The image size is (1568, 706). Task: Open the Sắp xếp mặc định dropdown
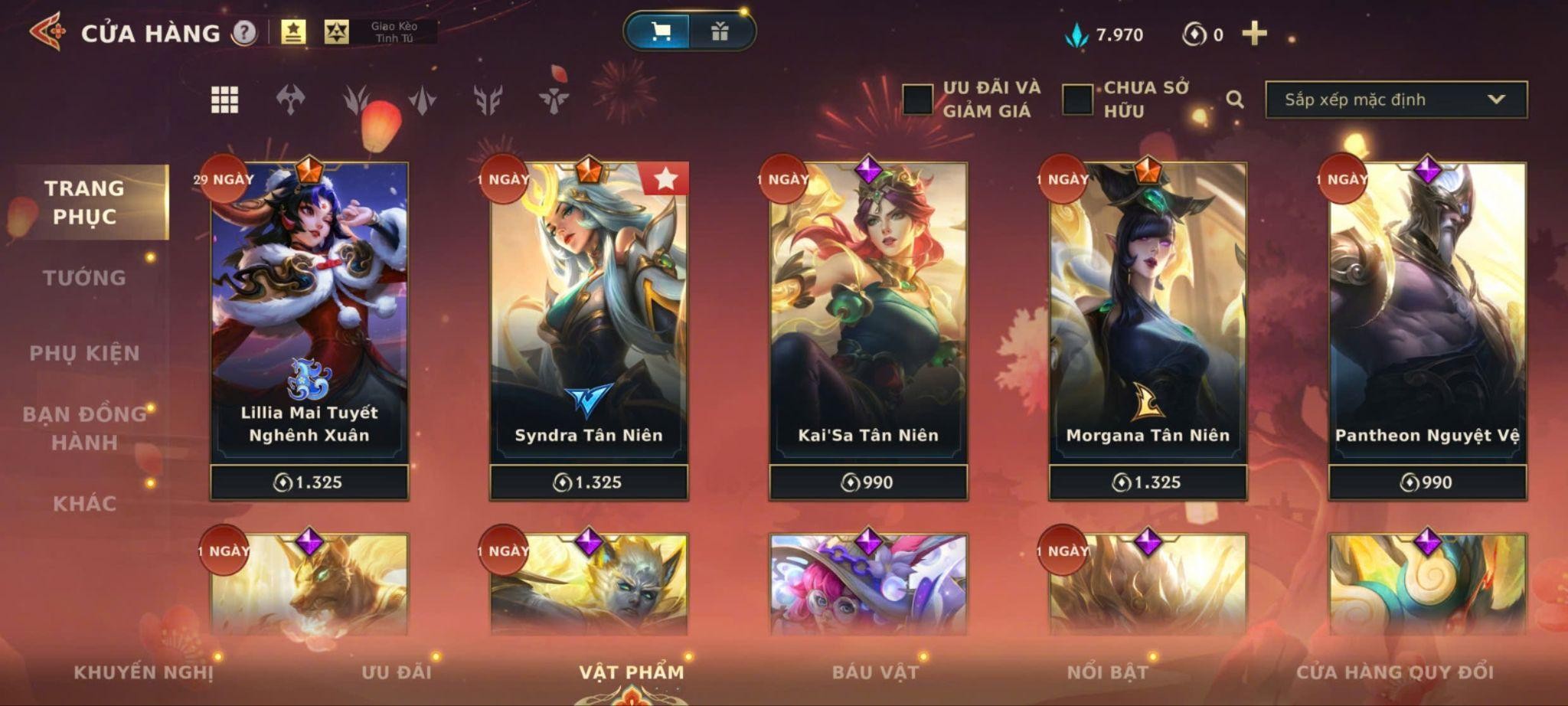point(1395,100)
